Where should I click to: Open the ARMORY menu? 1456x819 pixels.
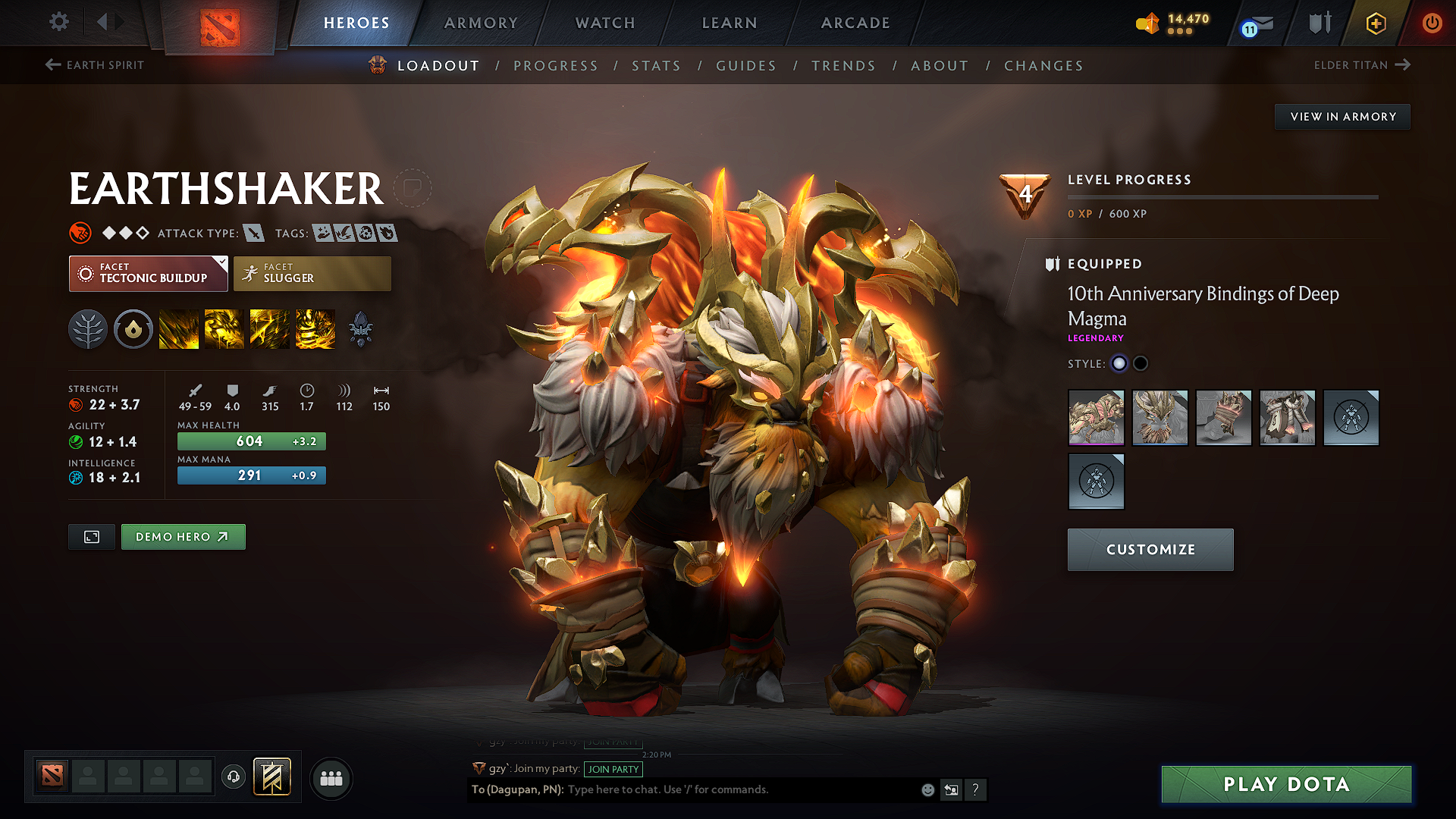tap(480, 23)
